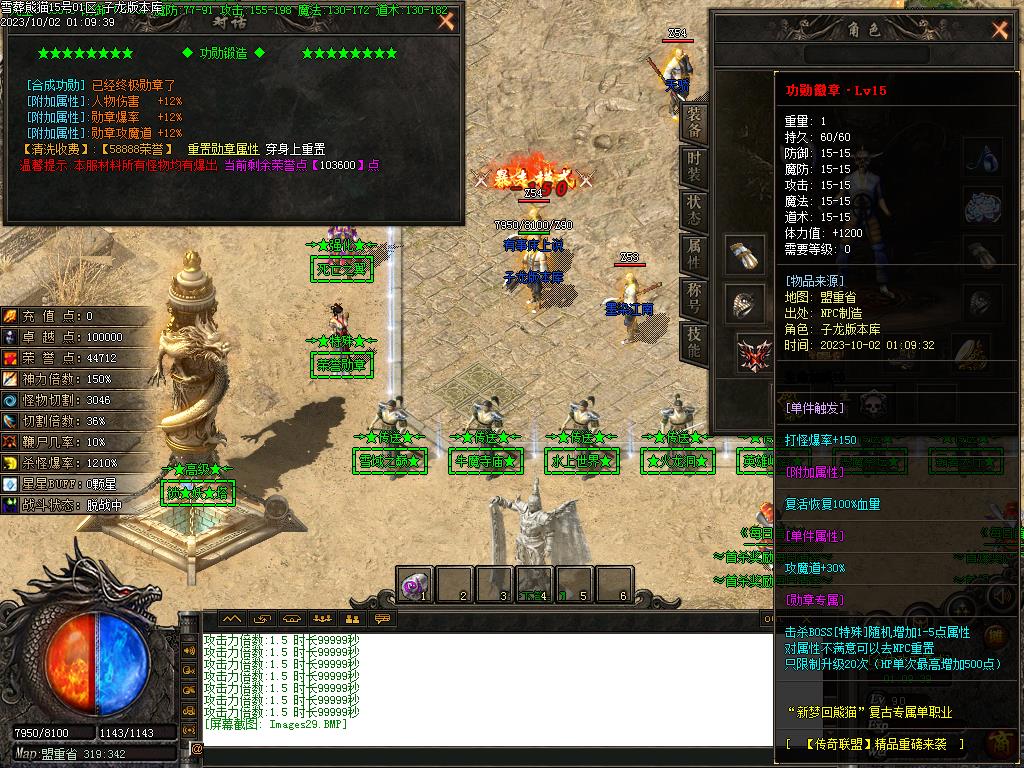1024x768 pixels.
Task: Close the 对话 dialogue window
Action: pyautogui.click(x=447, y=20)
